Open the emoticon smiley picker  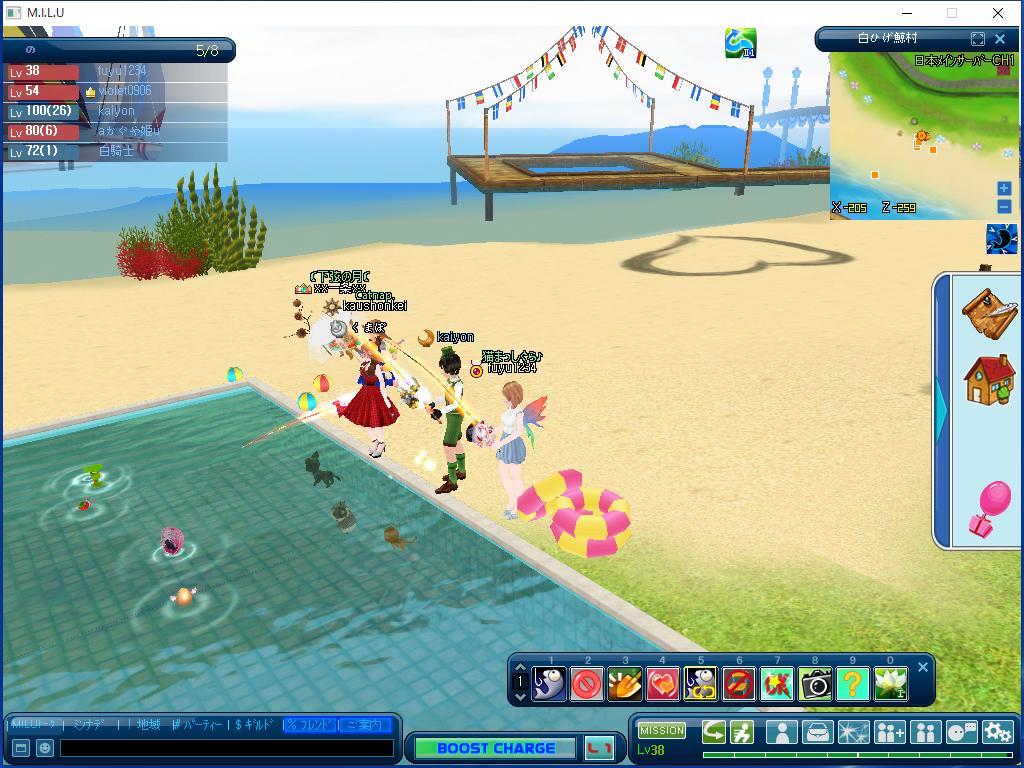coord(45,747)
